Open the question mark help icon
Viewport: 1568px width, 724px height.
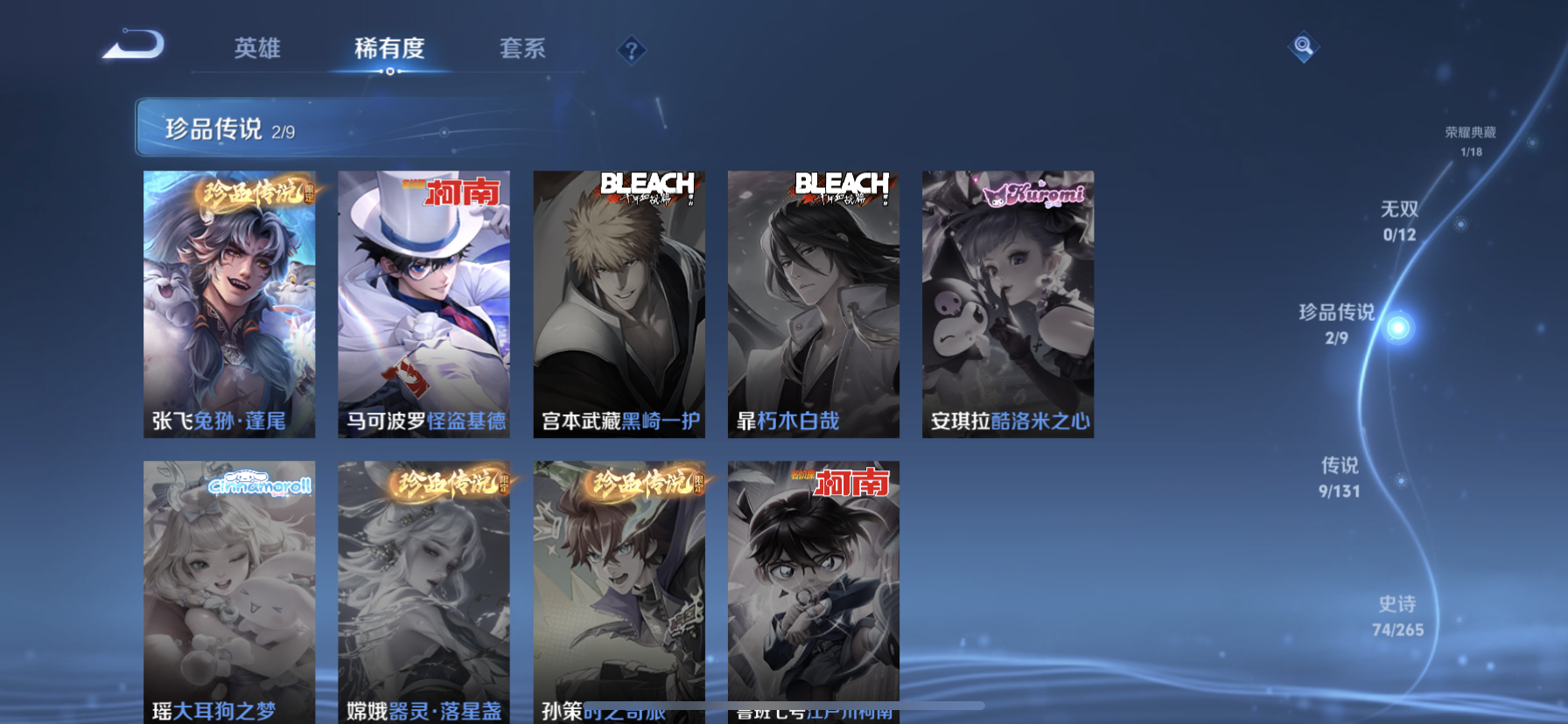[631, 51]
